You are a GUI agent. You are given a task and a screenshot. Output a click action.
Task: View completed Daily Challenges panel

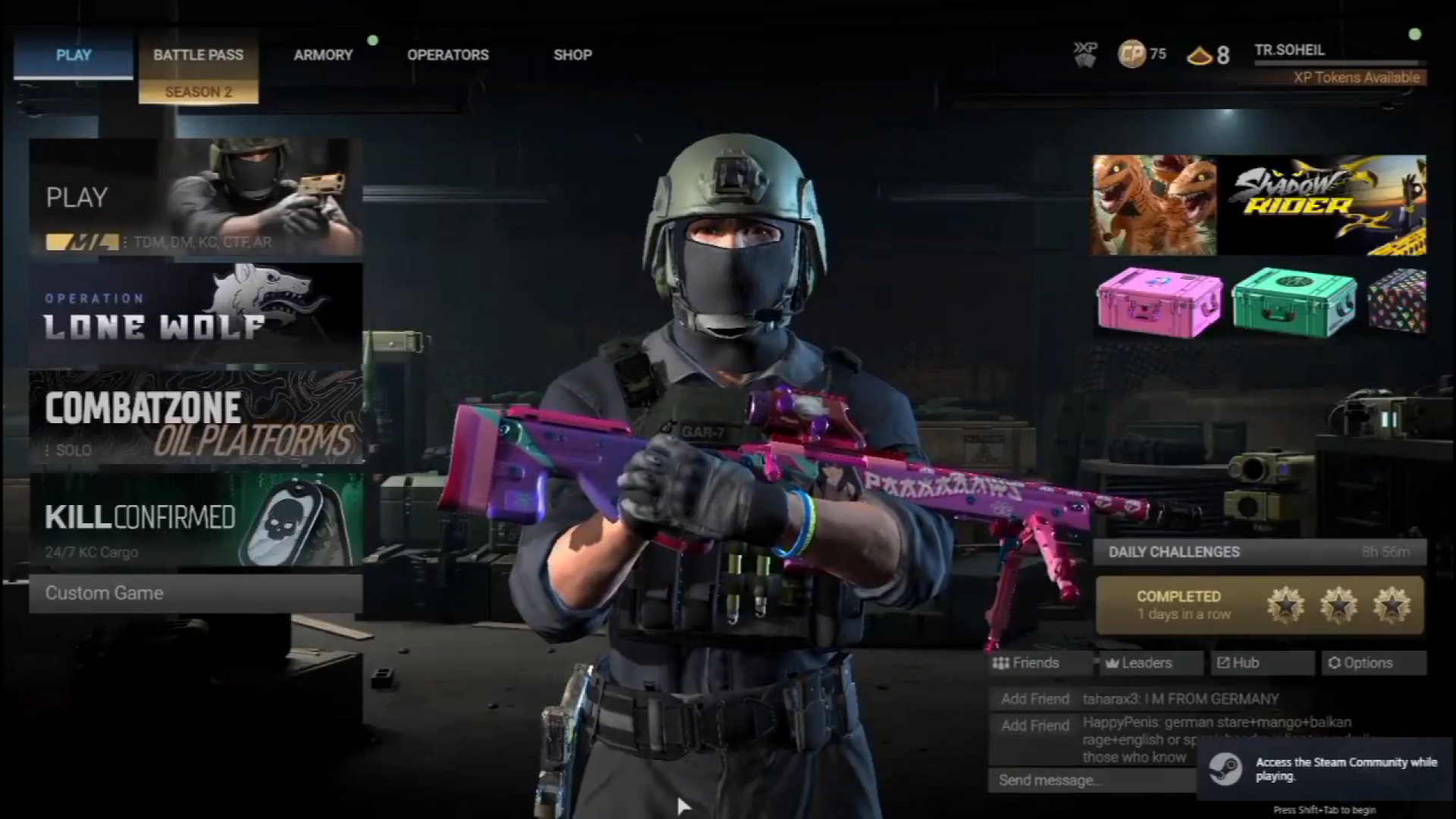1259,605
